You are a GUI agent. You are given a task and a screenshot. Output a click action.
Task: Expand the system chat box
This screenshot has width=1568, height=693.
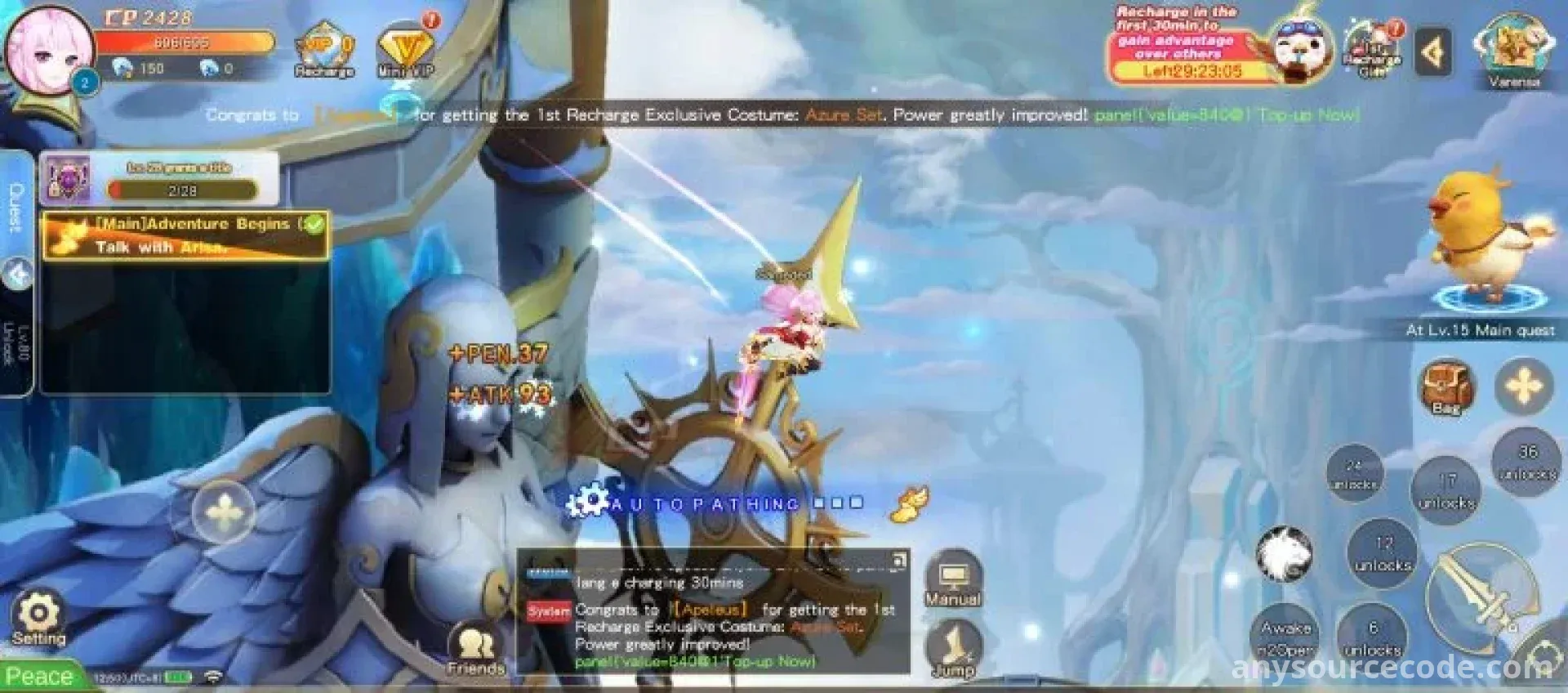pyautogui.click(x=898, y=560)
